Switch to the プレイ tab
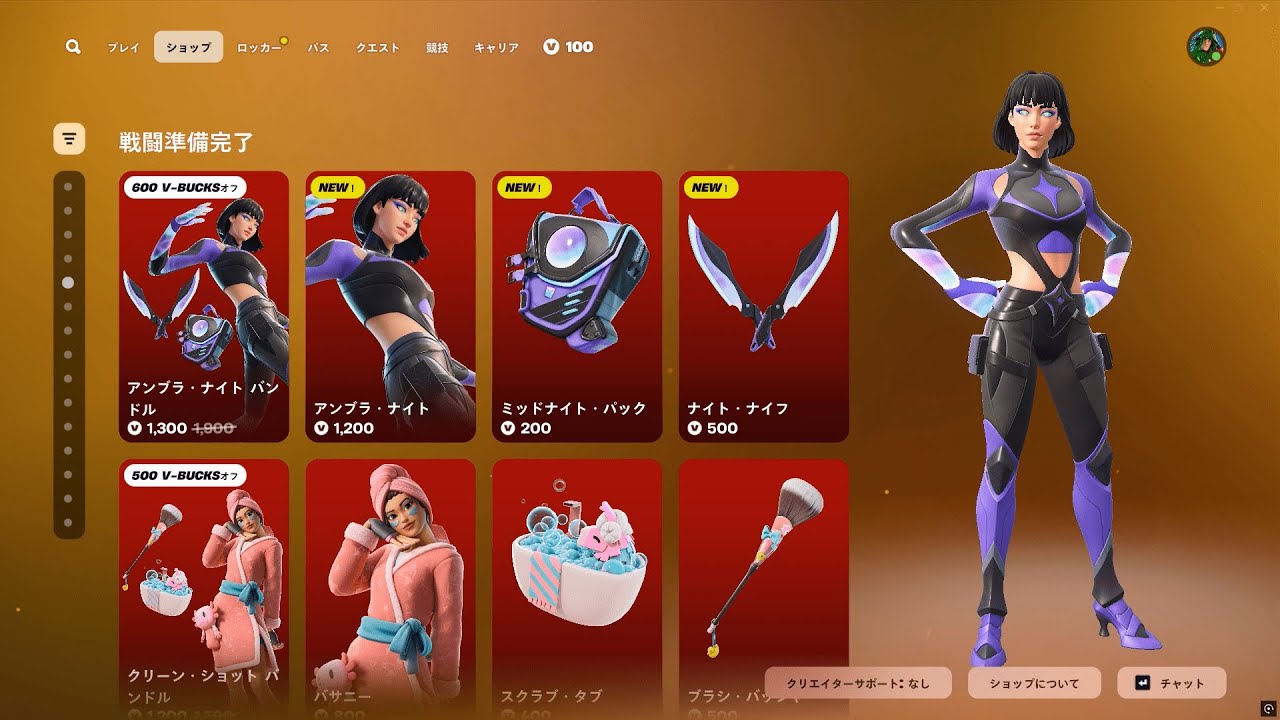 pyautogui.click(x=124, y=47)
